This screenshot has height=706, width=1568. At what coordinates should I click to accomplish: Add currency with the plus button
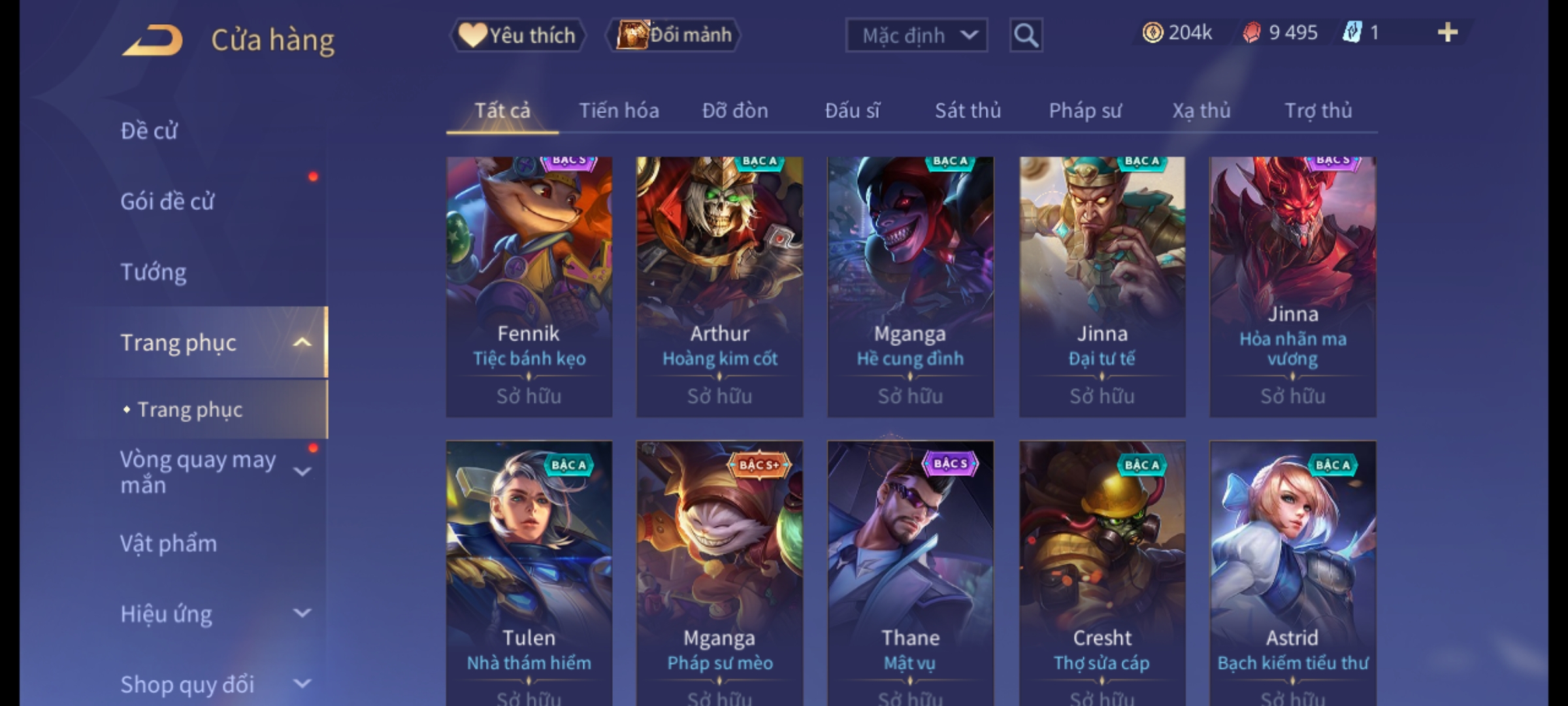[1447, 33]
